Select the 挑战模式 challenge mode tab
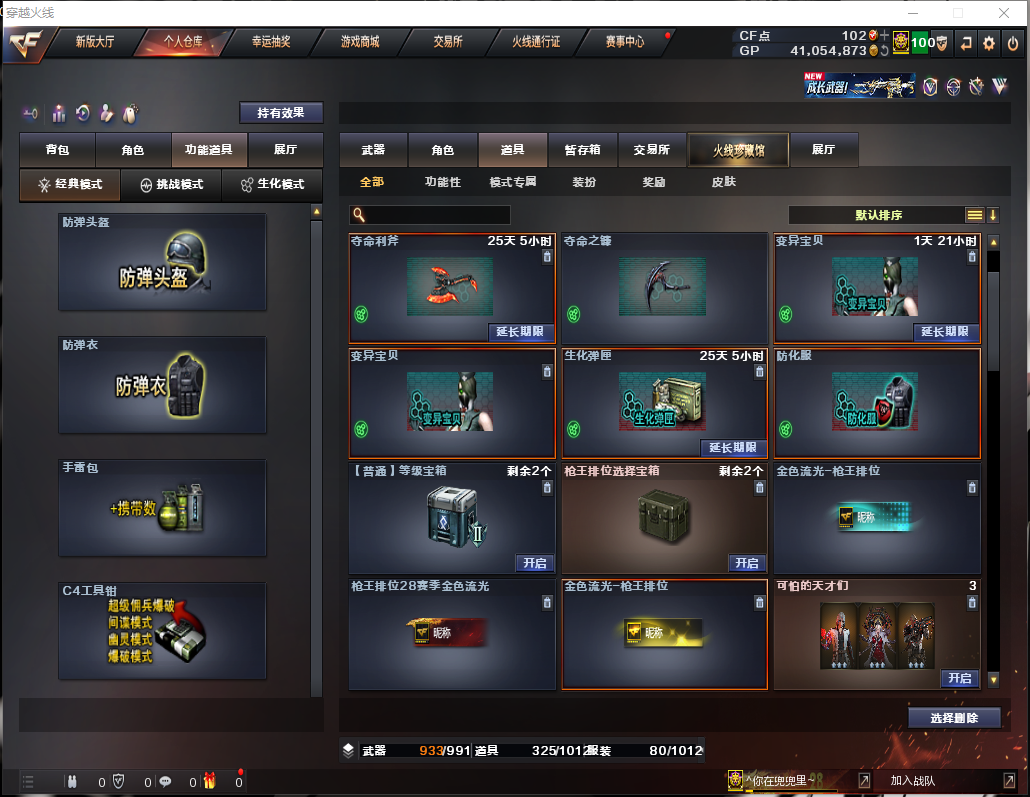Viewport: 1030px width, 797px height. tap(171, 185)
